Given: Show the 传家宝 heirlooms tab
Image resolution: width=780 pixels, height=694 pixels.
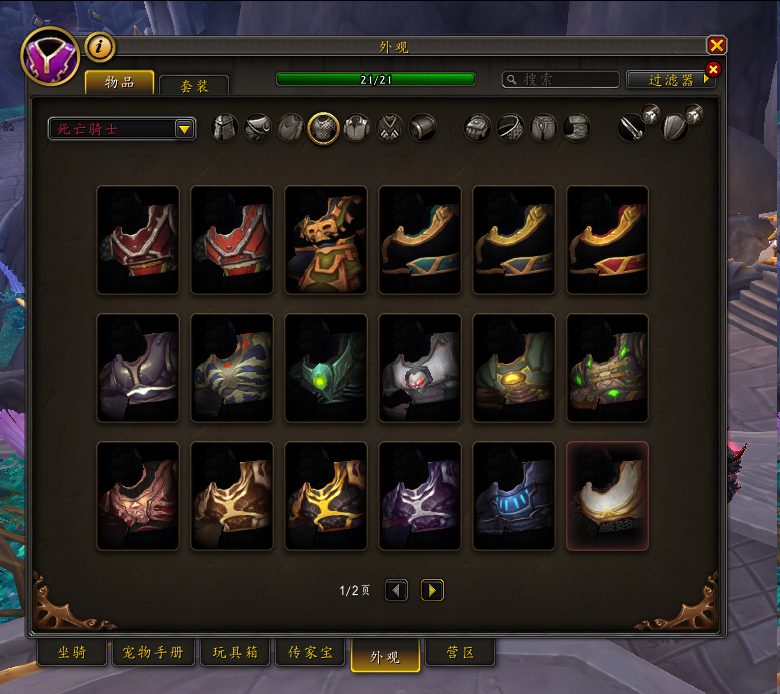Looking at the screenshot, I should coord(310,655).
